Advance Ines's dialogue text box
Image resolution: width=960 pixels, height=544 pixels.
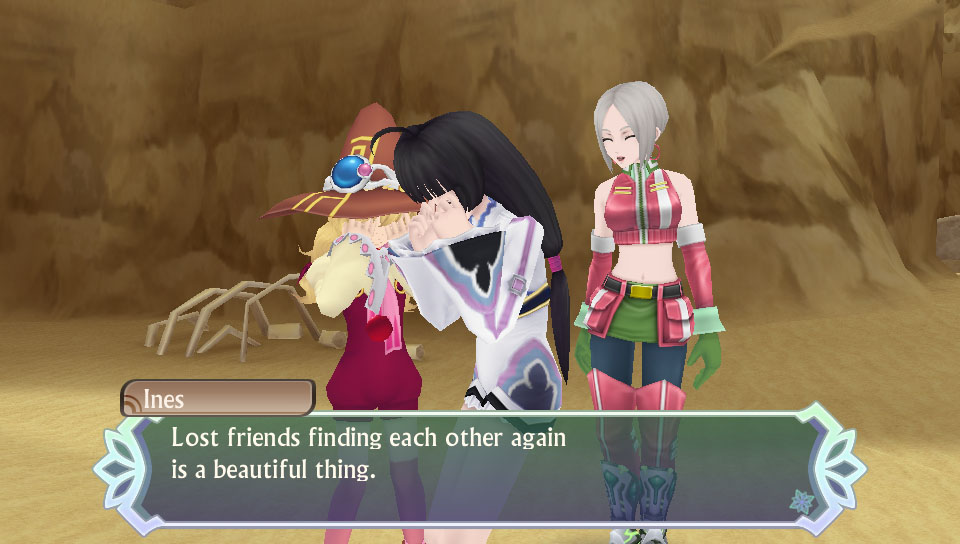pos(478,463)
